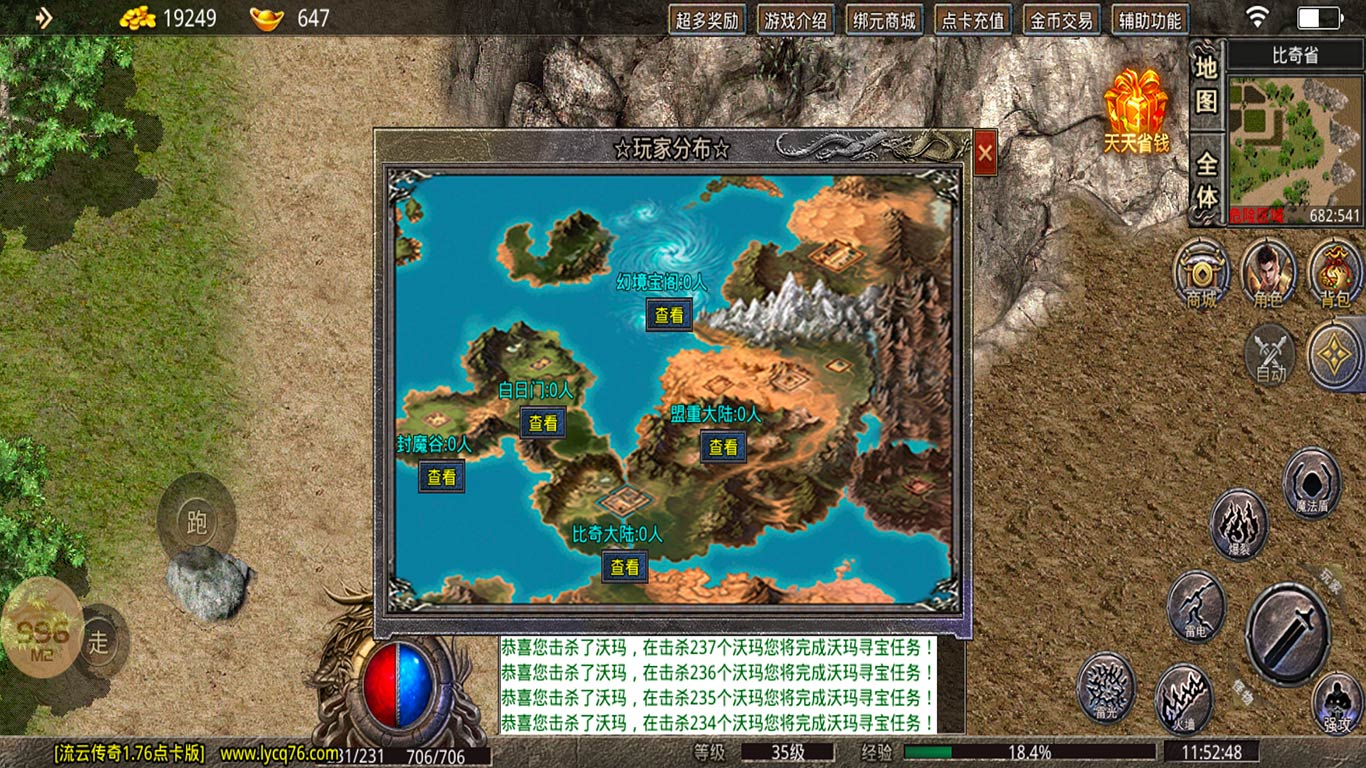The image size is (1366, 768).
Task: Open 点卡充值 recharge menu
Action: pyautogui.click(x=973, y=20)
